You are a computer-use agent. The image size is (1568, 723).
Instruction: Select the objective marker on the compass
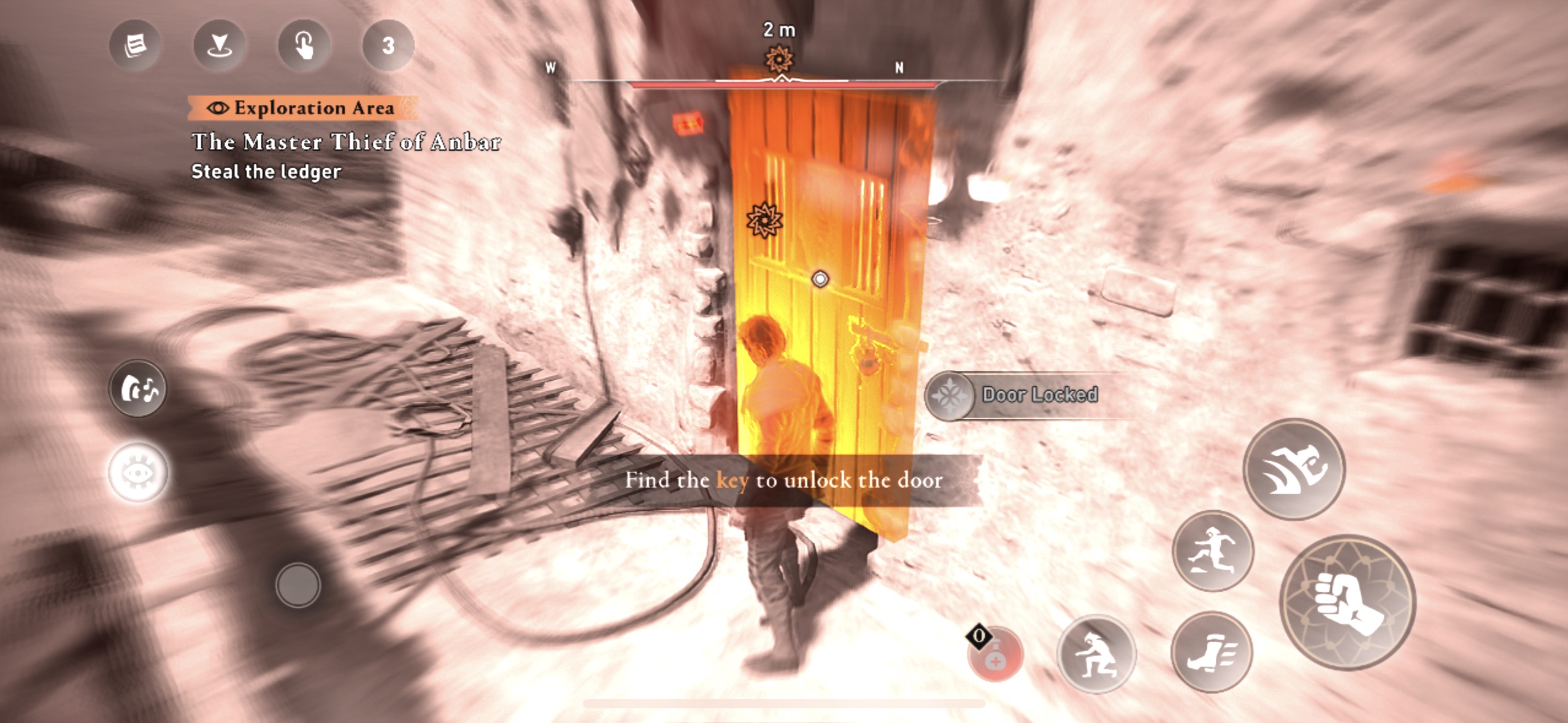779,60
